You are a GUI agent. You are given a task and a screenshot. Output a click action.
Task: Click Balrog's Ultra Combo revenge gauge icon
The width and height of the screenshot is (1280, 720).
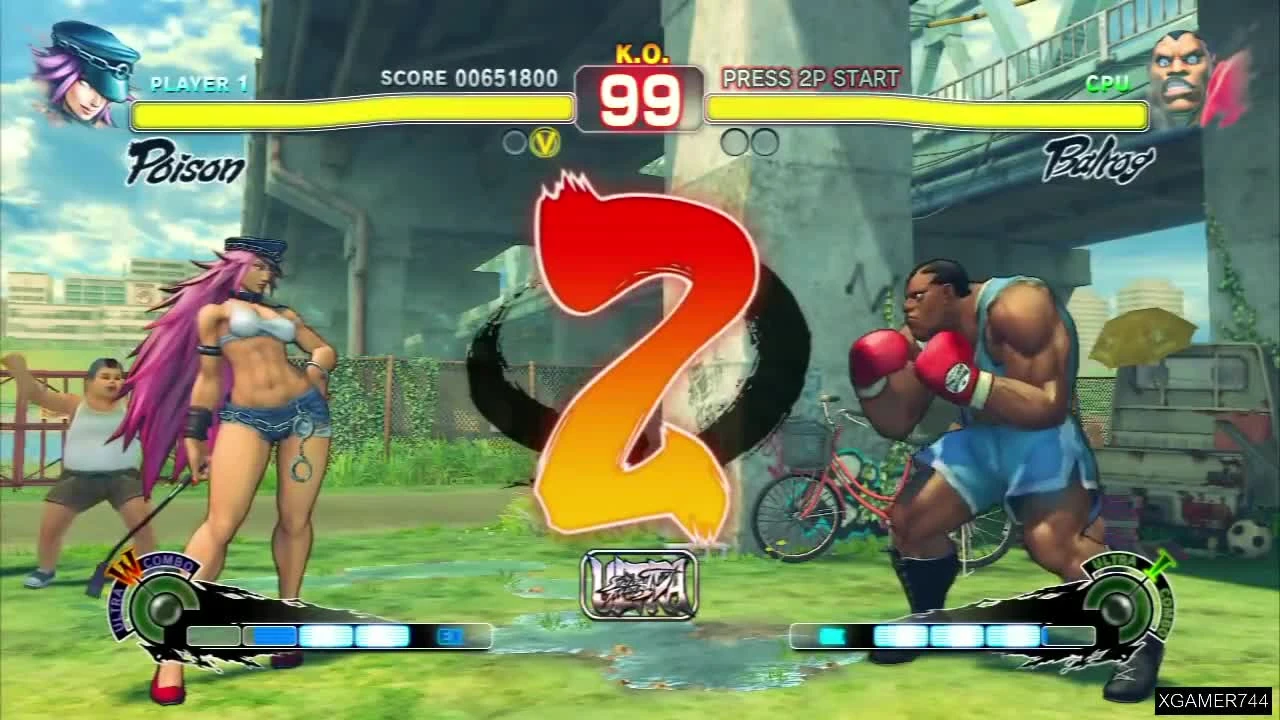coord(1118,603)
